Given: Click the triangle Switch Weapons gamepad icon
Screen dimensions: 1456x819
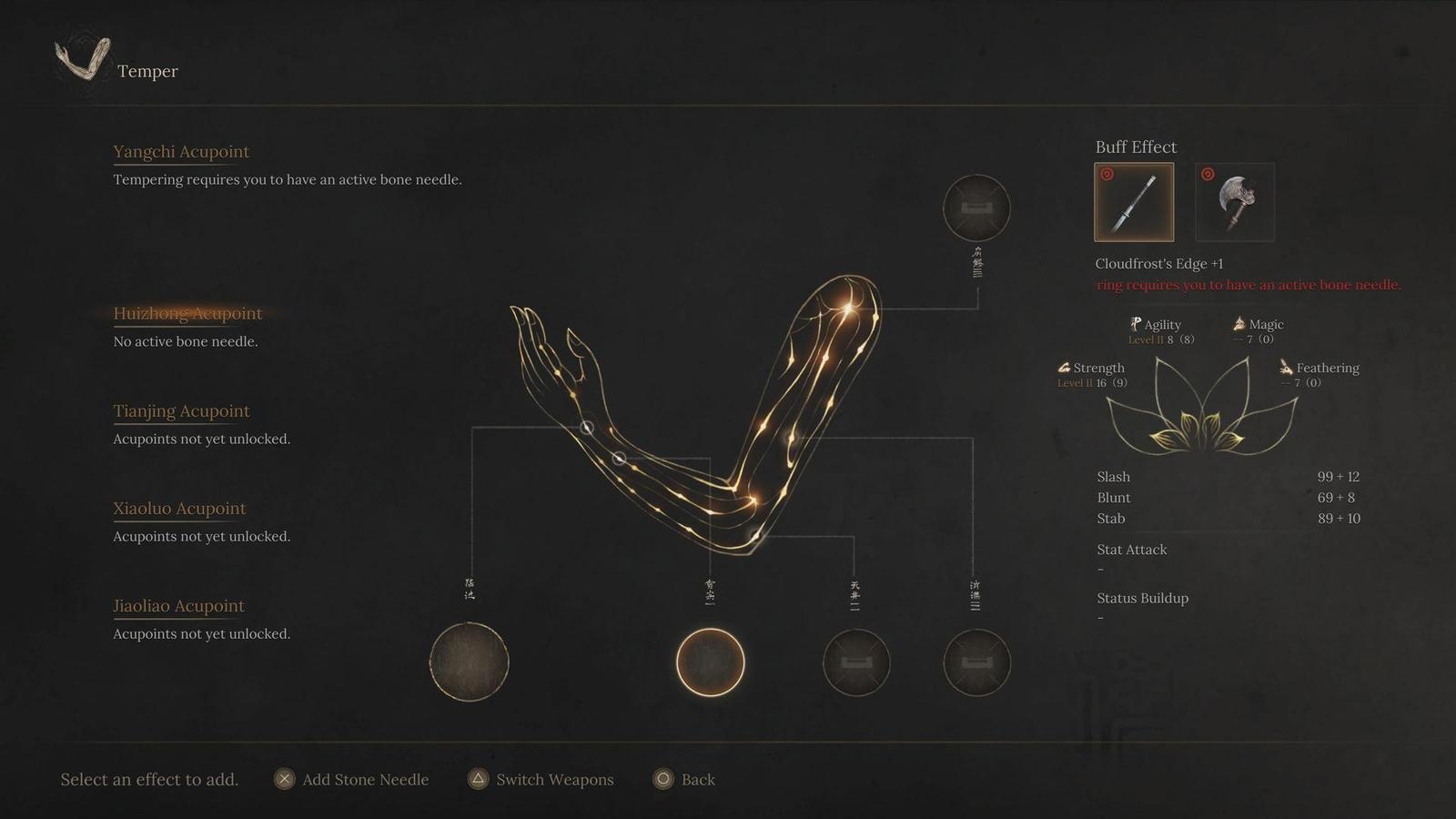Looking at the screenshot, I should tap(477, 779).
